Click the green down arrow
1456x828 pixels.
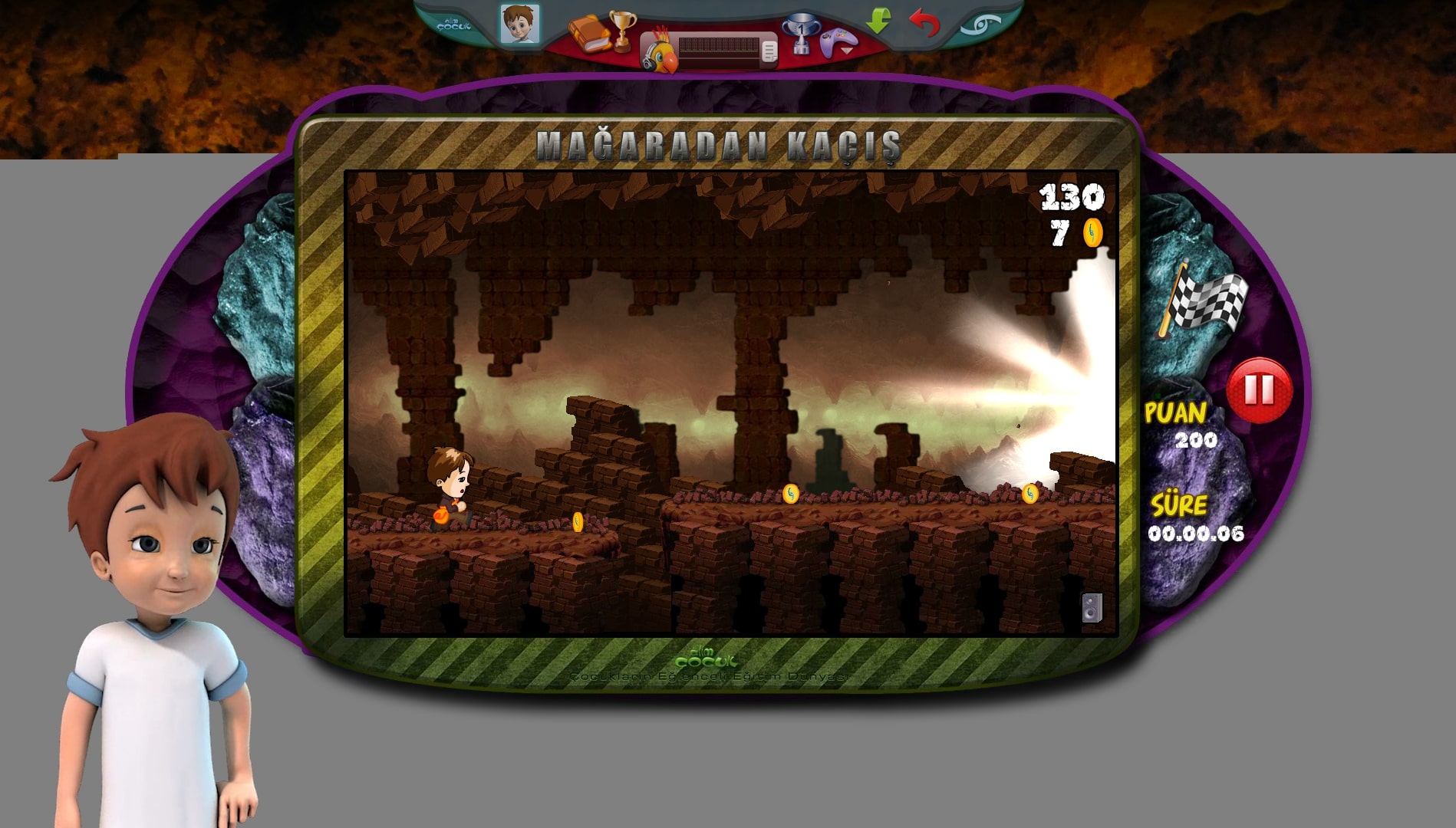tap(878, 21)
